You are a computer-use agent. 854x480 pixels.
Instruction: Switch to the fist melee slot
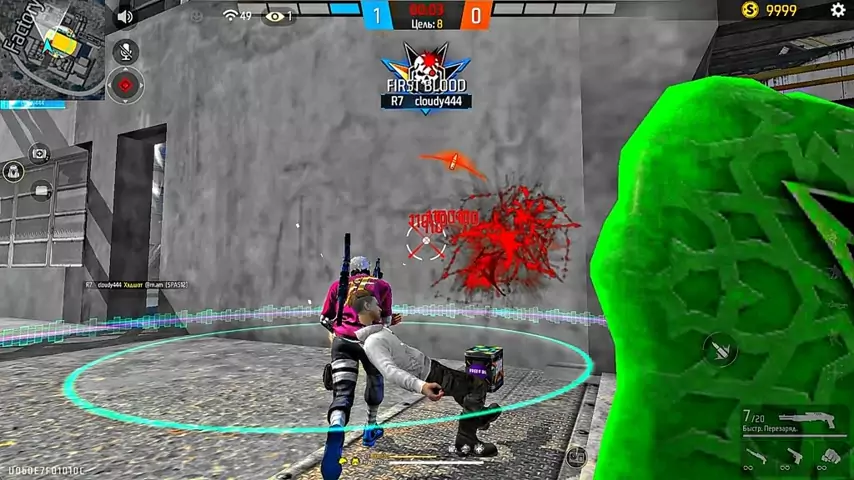[x=830, y=457]
